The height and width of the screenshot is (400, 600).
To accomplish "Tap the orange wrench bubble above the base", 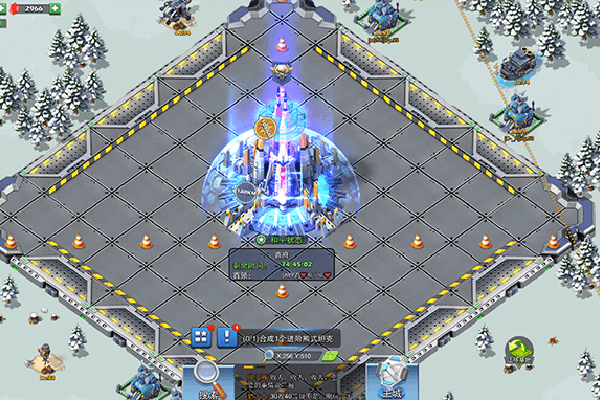I will tap(267, 128).
